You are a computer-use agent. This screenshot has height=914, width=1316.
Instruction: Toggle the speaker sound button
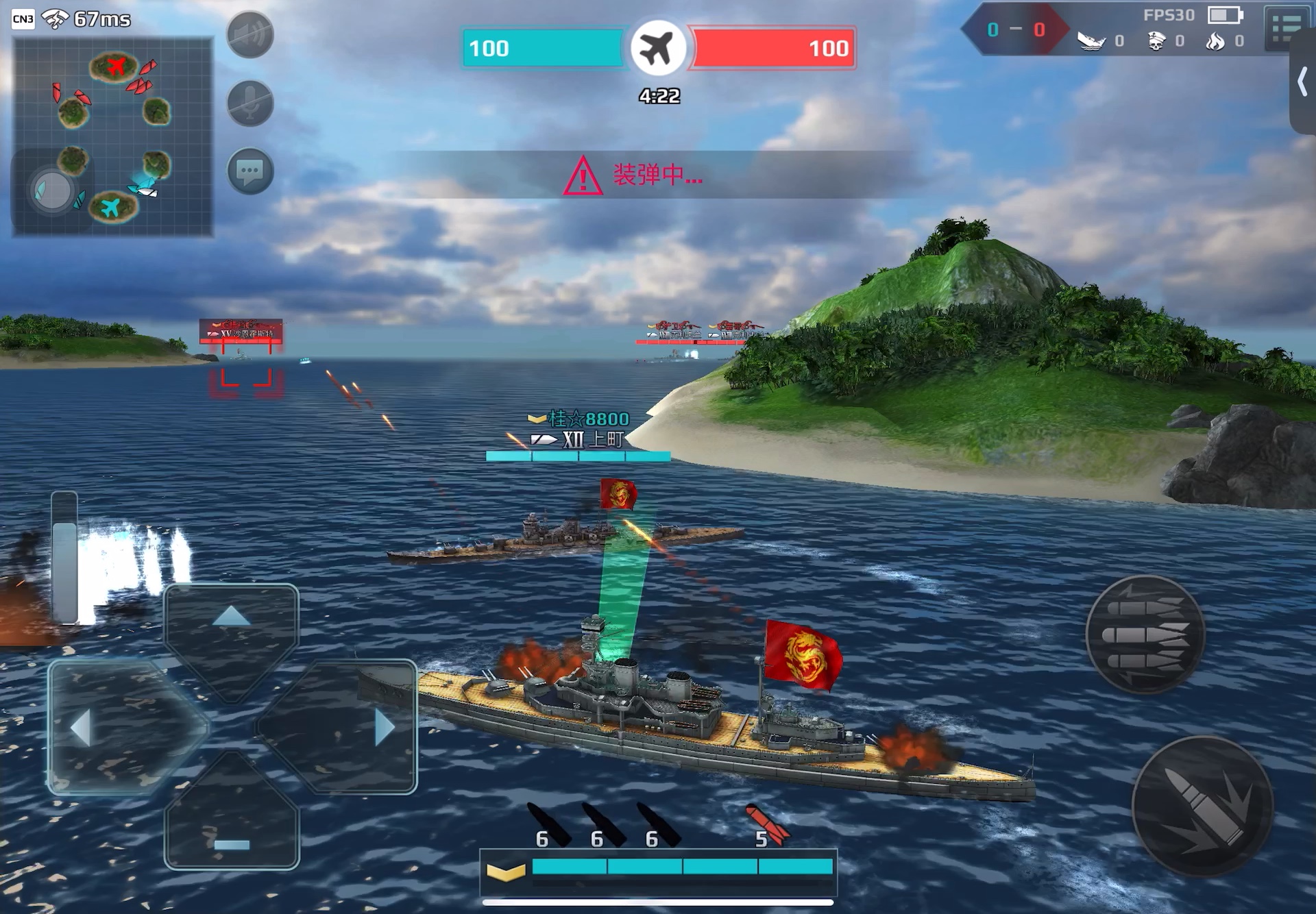point(250,35)
